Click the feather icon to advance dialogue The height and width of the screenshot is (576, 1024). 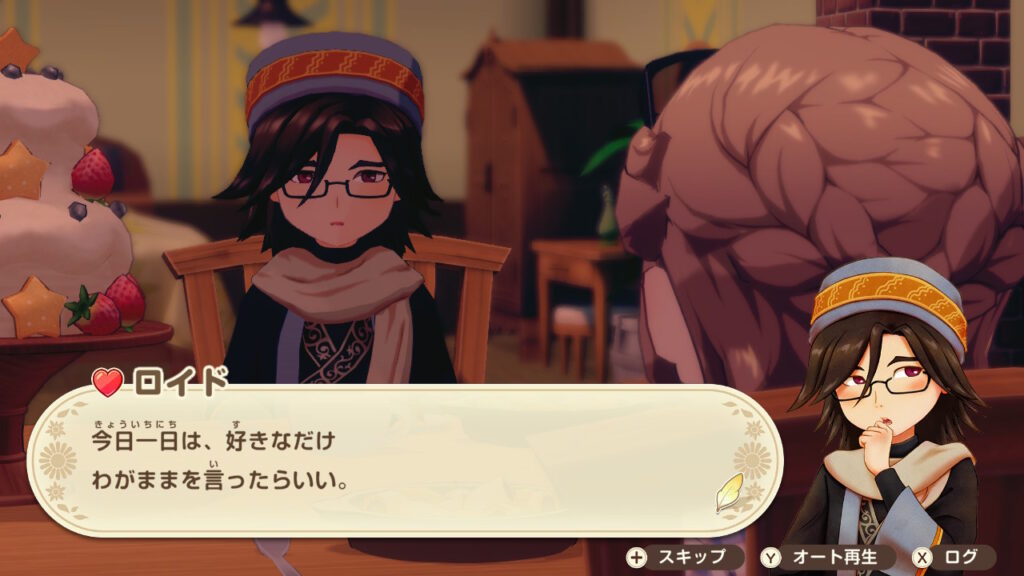[x=729, y=492]
